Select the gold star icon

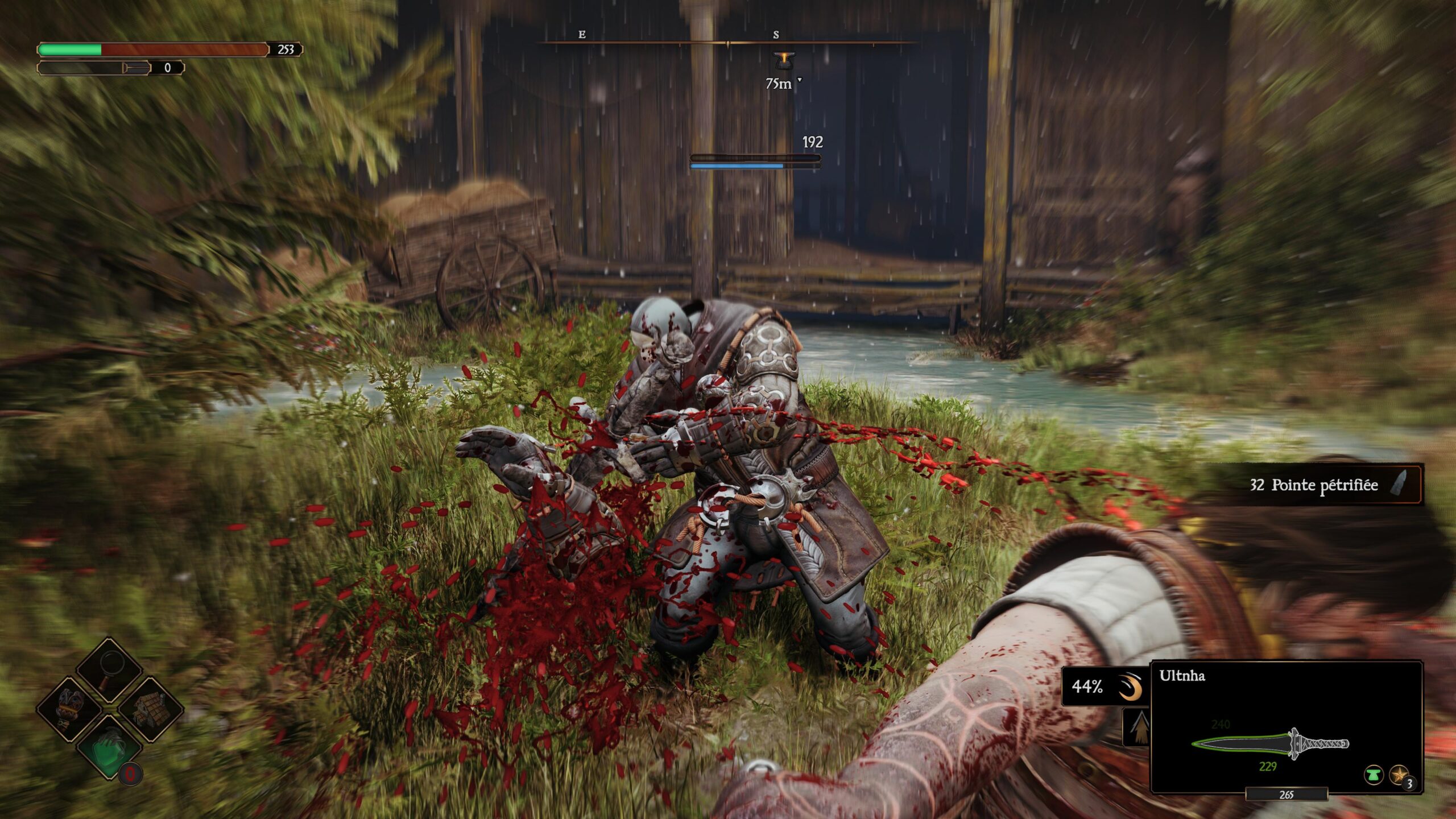point(1400,775)
